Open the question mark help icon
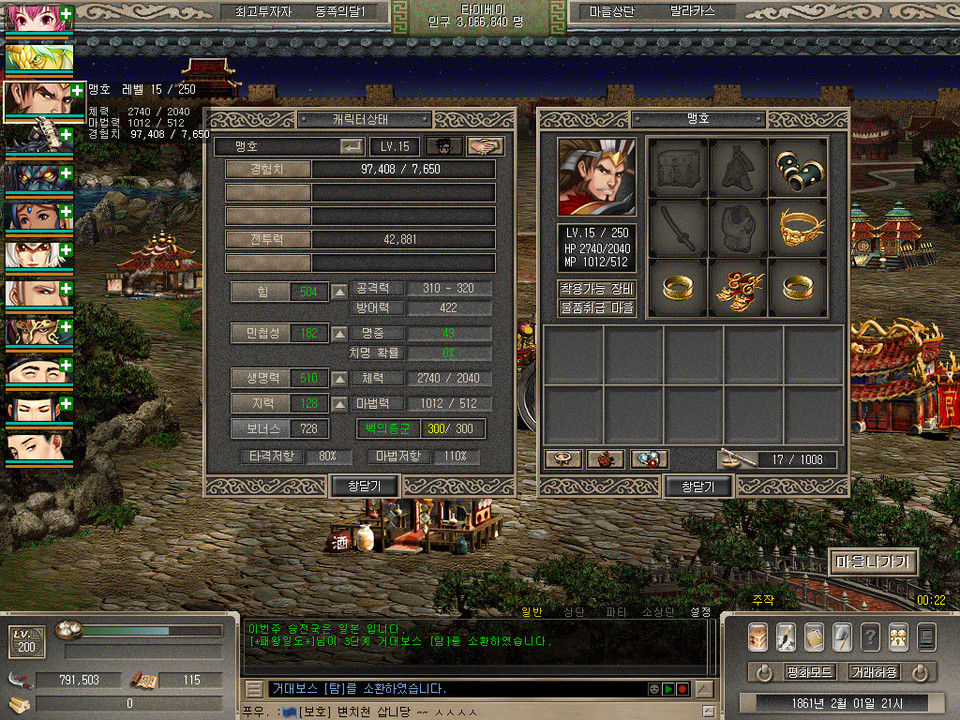The image size is (960, 720). pyautogui.click(x=870, y=637)
